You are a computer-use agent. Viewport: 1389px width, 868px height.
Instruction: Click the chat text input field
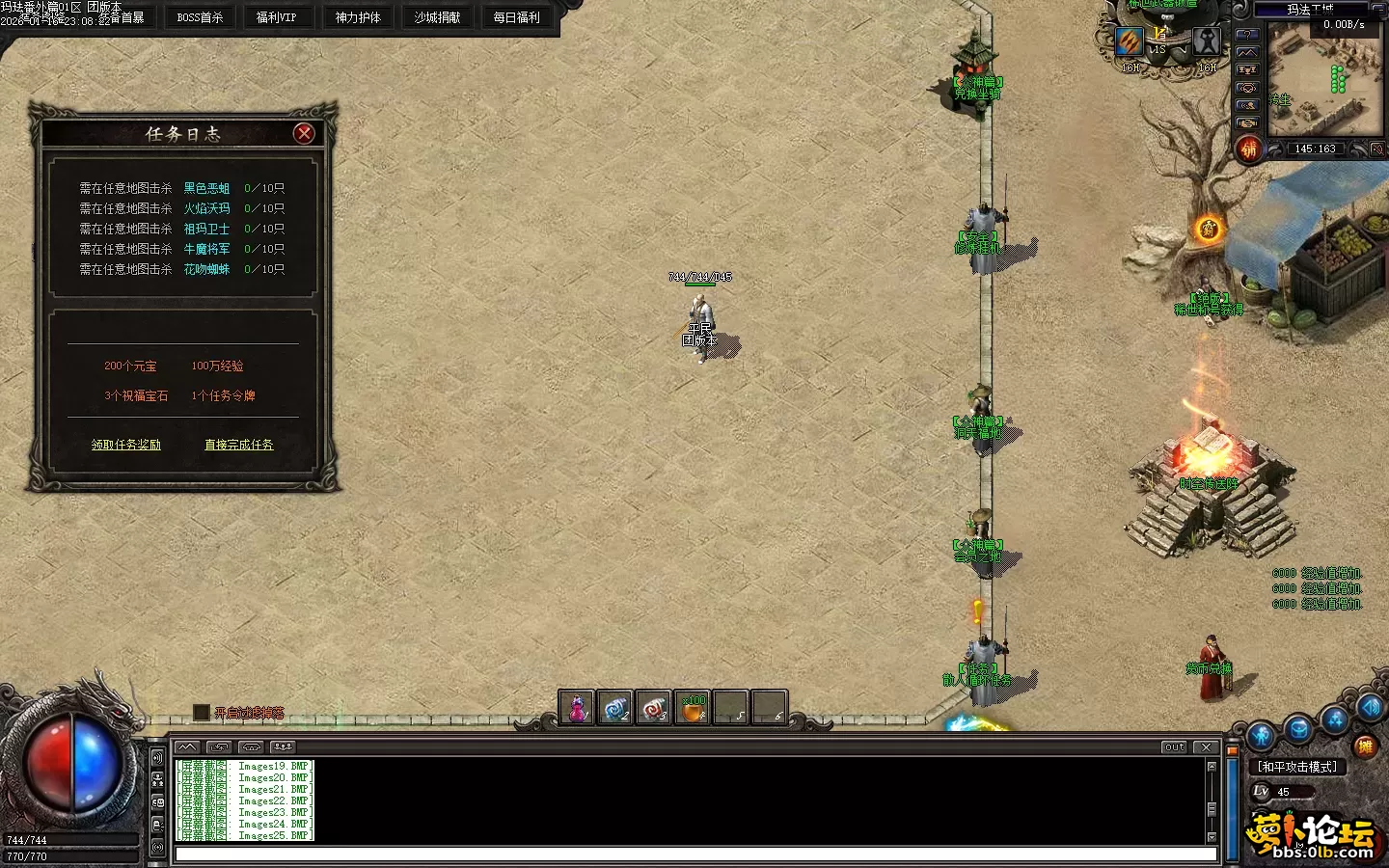[x=694, y=854]
